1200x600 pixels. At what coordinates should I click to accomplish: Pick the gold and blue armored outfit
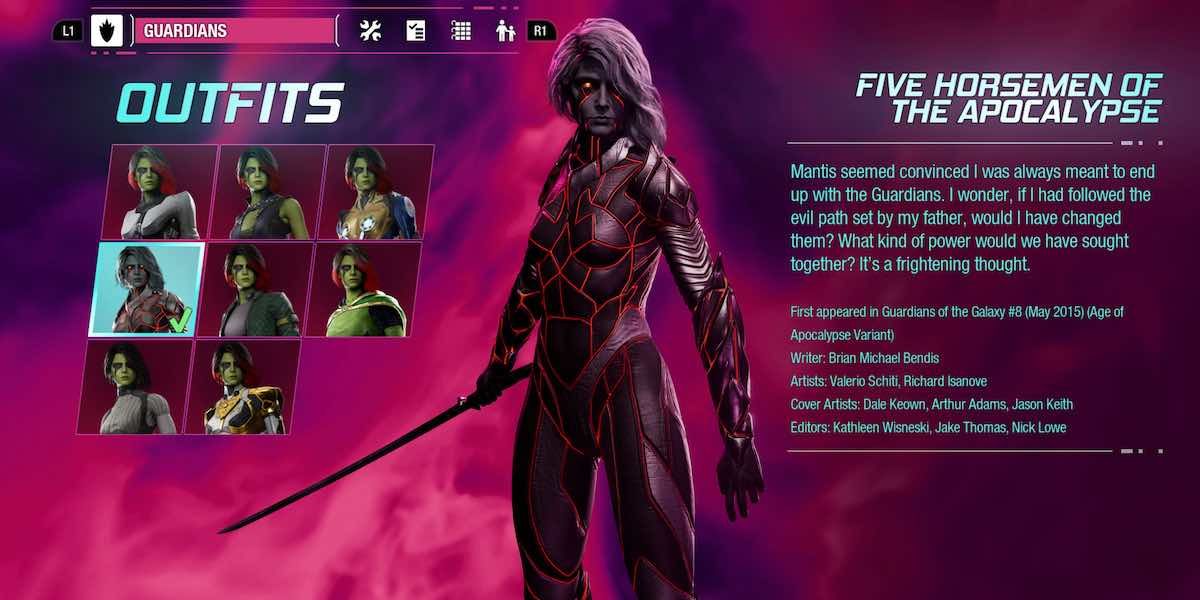(x=376, y=192)
